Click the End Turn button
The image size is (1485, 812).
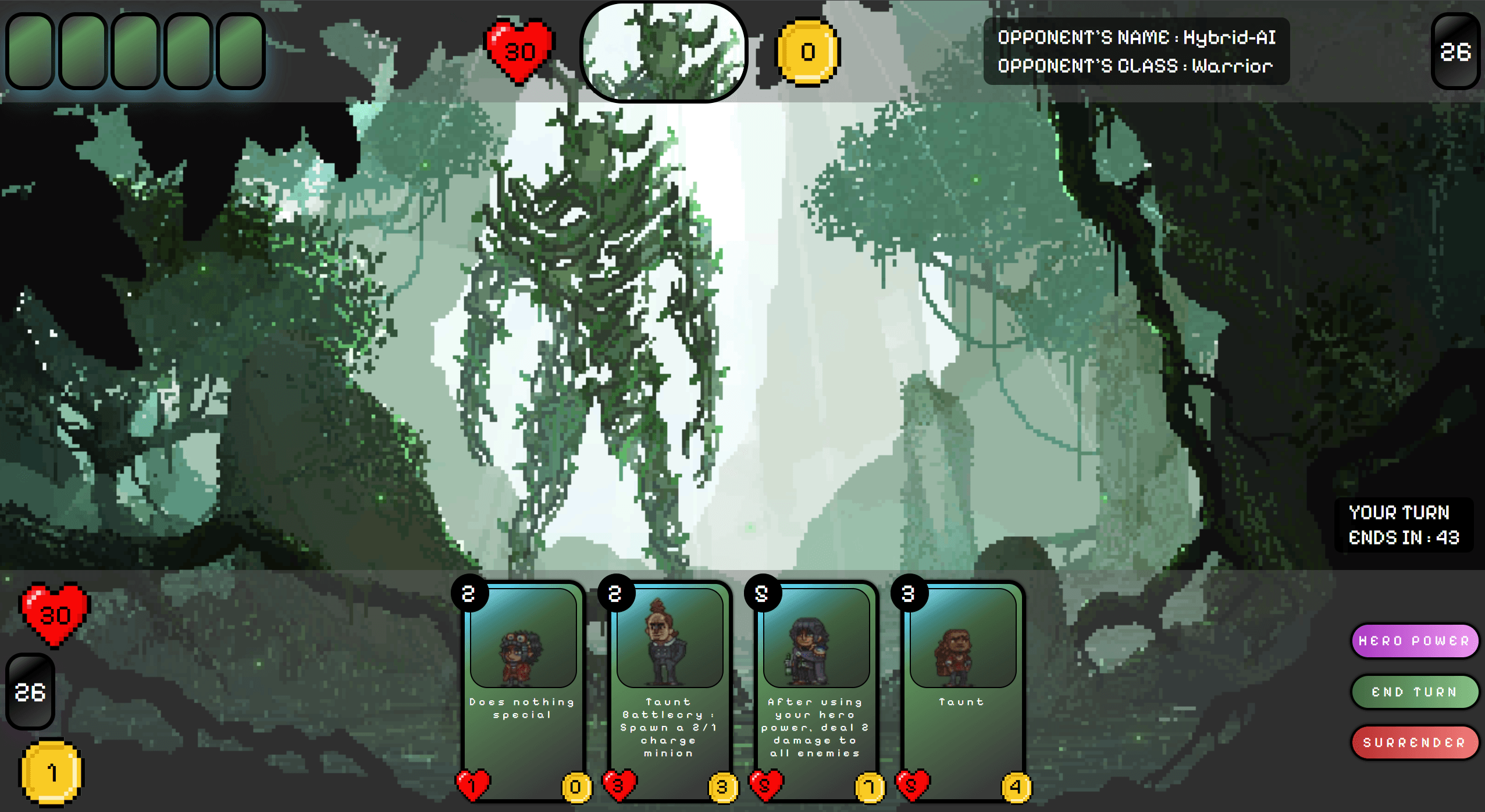1413,692
